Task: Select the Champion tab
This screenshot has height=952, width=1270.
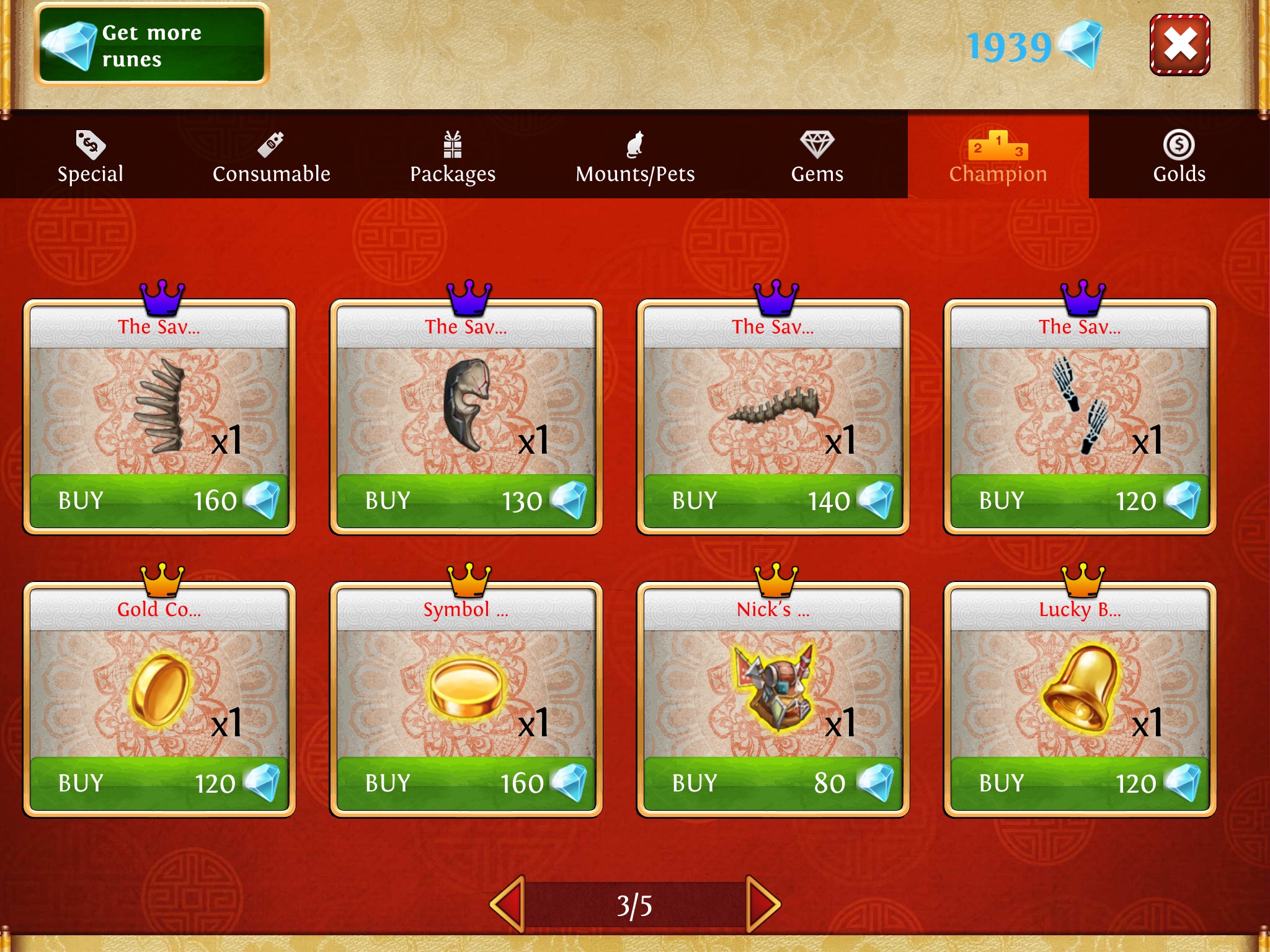Action: click(998, 157)
